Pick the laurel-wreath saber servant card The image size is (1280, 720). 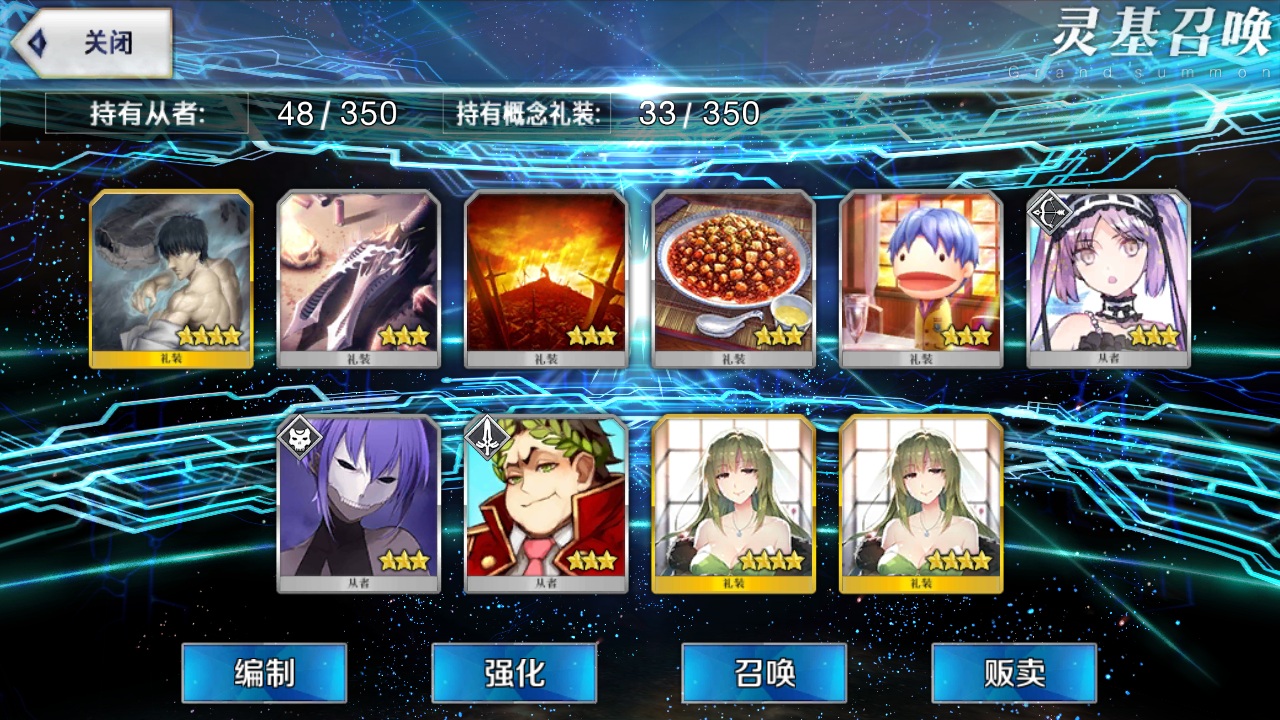tap(546, 504)
